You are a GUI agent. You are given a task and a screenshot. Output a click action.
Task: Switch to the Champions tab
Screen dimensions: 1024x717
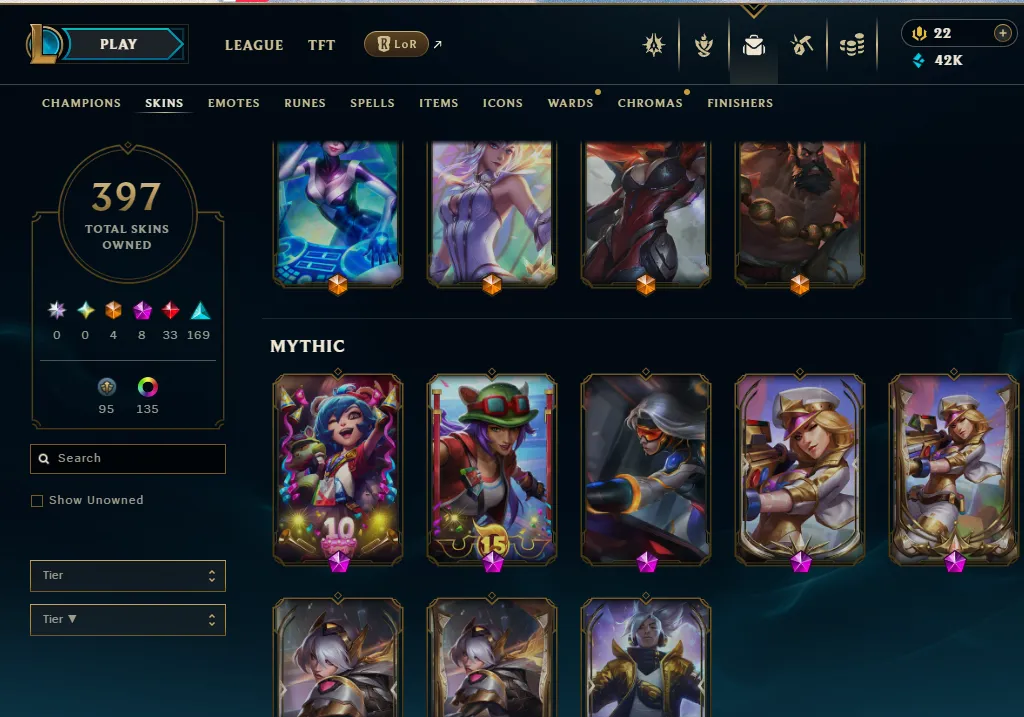pyautogui.click(x=81, y=103)
